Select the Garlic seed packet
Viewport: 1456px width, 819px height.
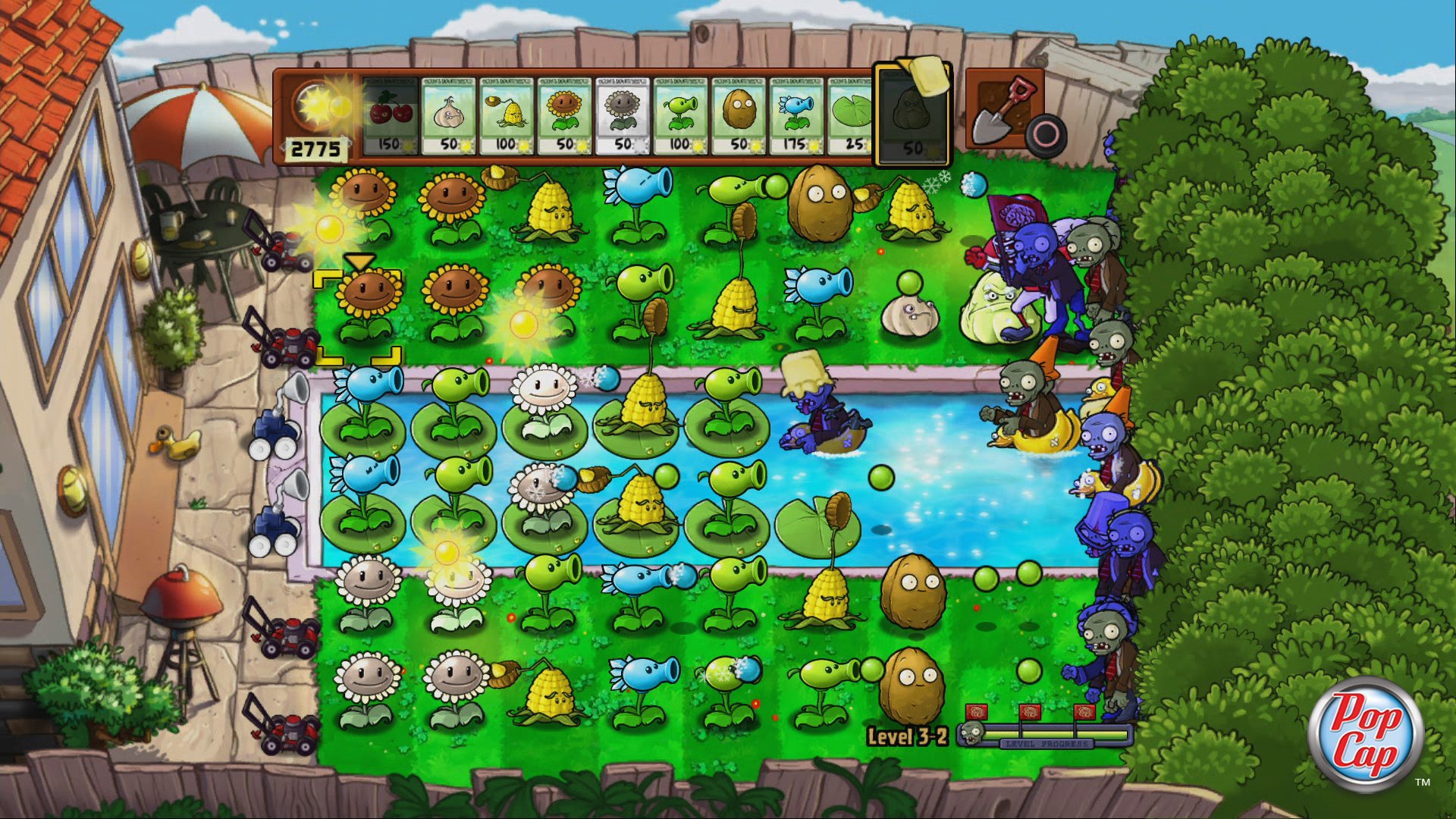pos(447,114)
